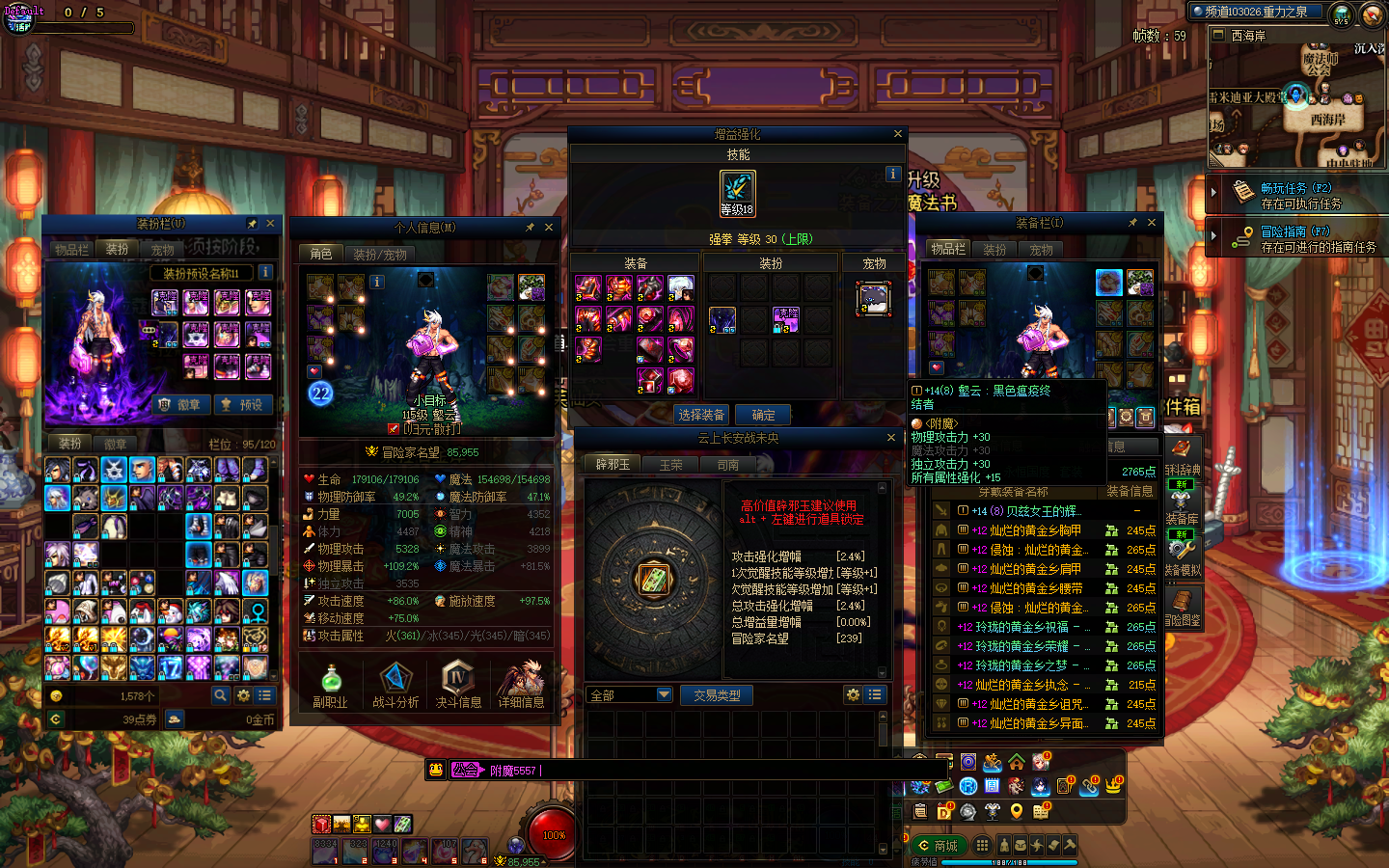Close the 增益强化 window
The width and height of the screenshot is (1389, 868).
coord(898,134)
